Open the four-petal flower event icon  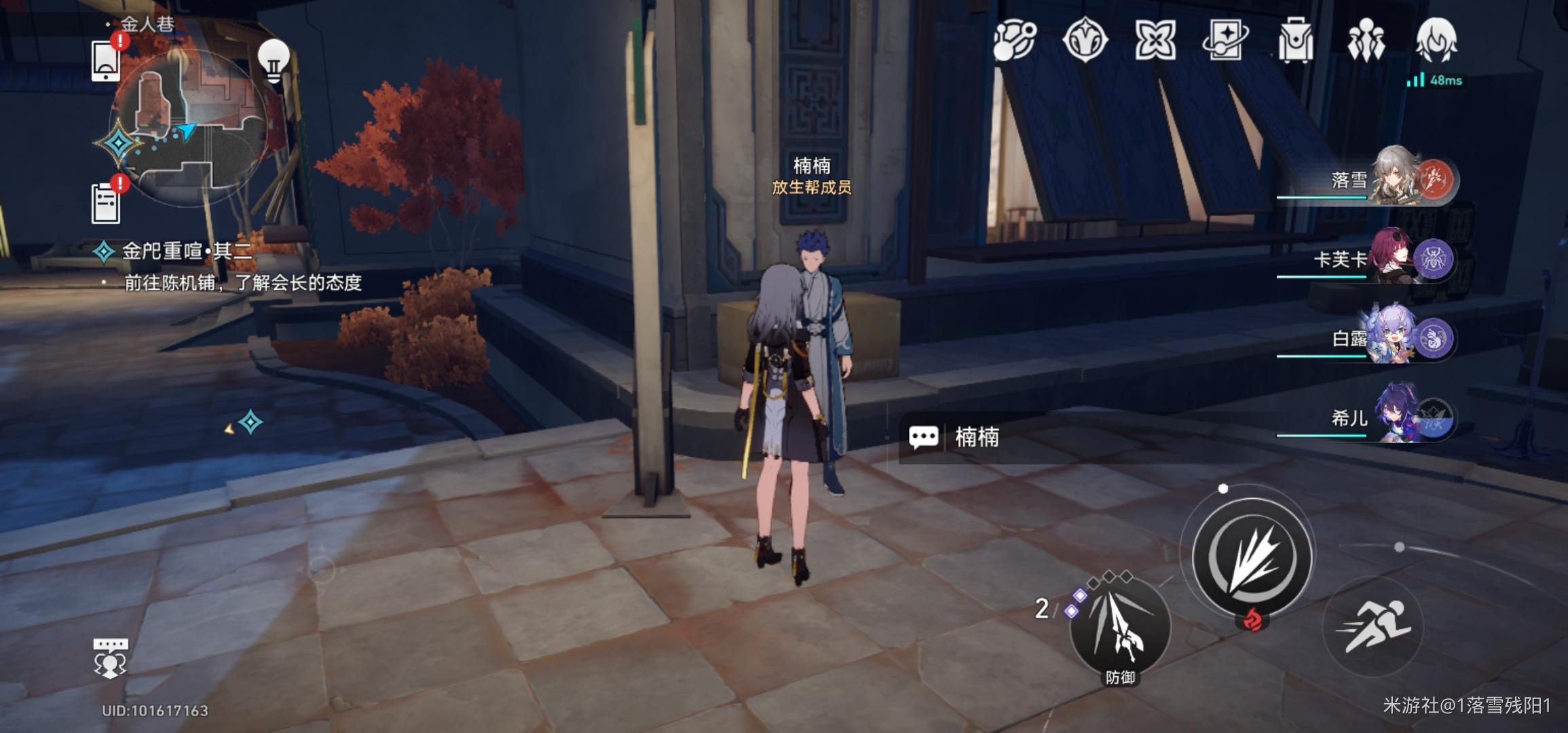coord(1155,41)
